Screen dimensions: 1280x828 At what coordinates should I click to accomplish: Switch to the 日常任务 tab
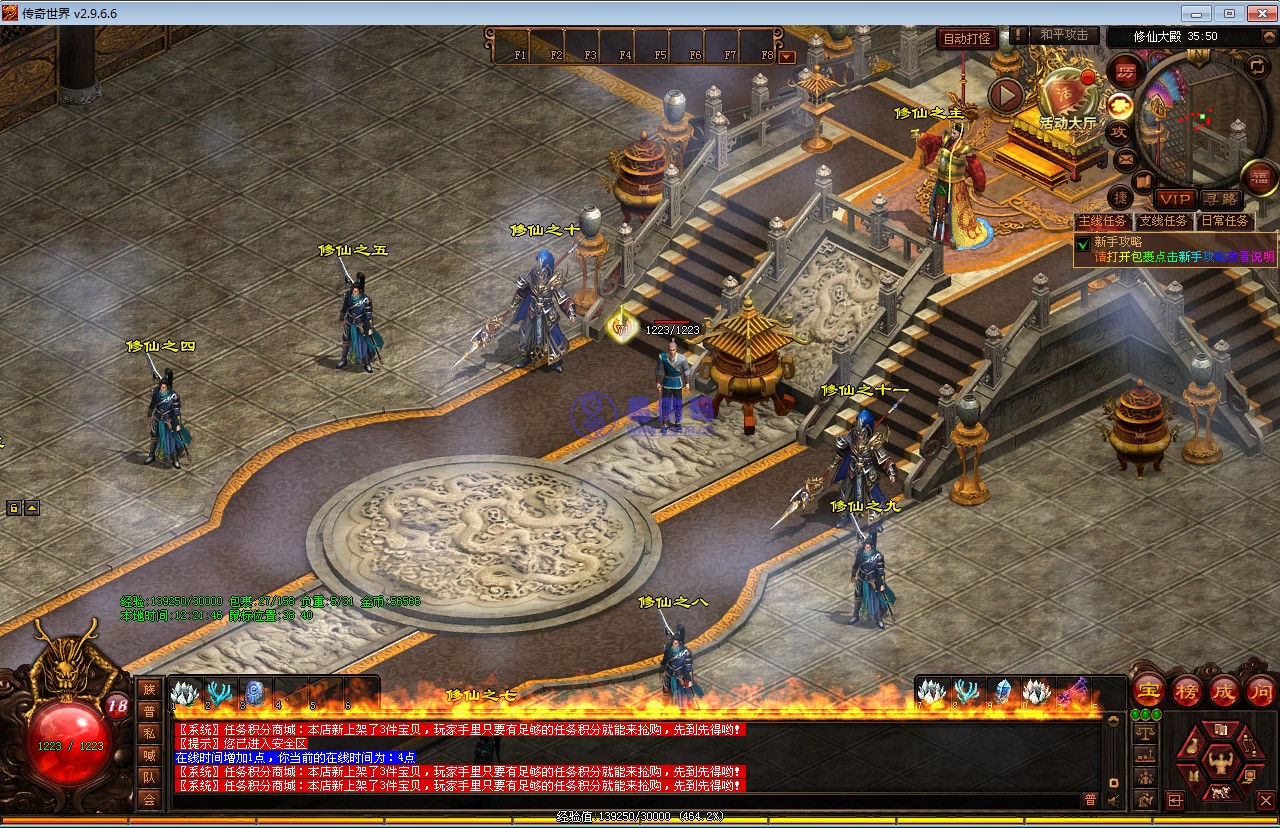pos(1224,221)
